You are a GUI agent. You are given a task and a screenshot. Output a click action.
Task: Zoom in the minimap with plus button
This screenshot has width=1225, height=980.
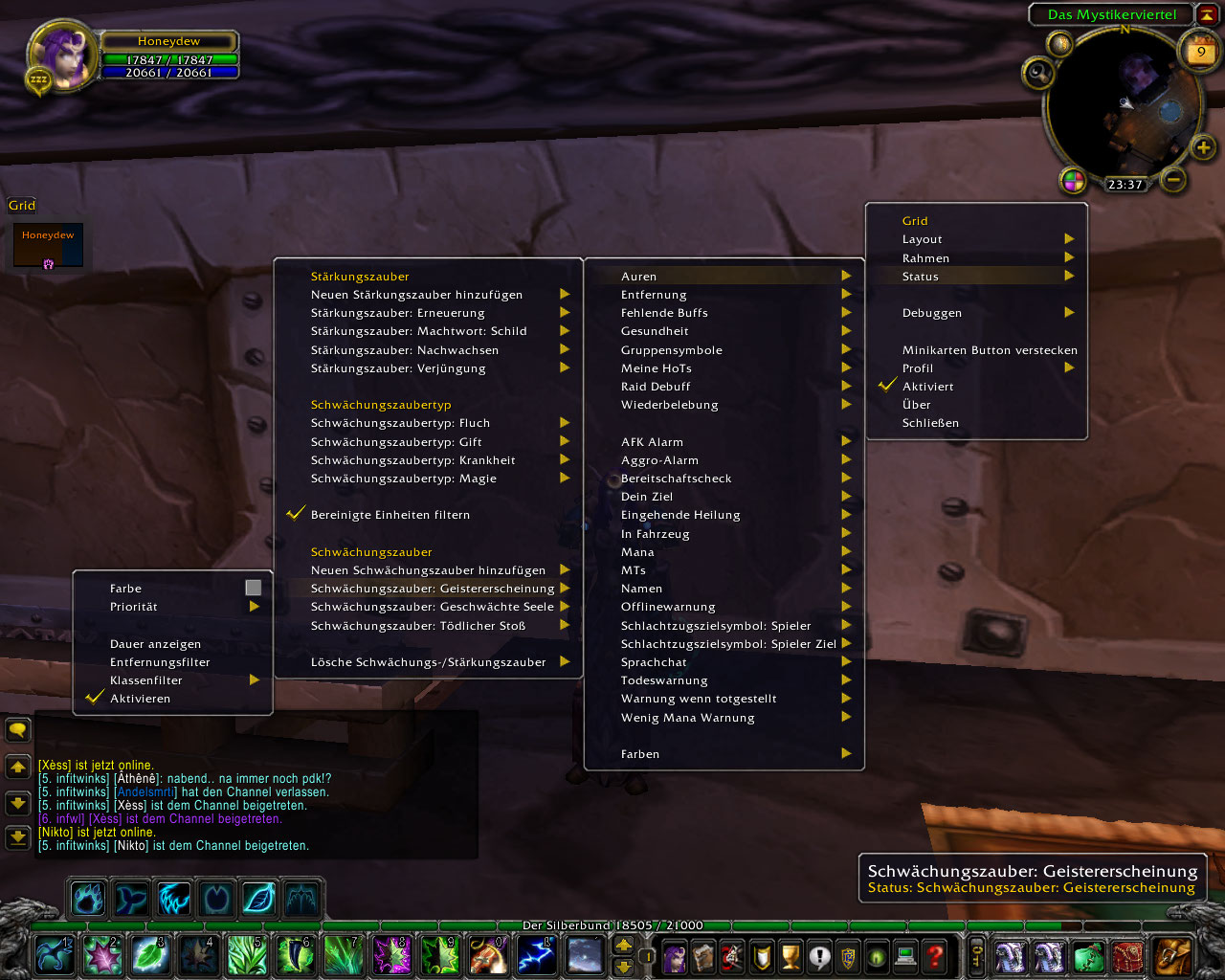(x=1203, y=147)
